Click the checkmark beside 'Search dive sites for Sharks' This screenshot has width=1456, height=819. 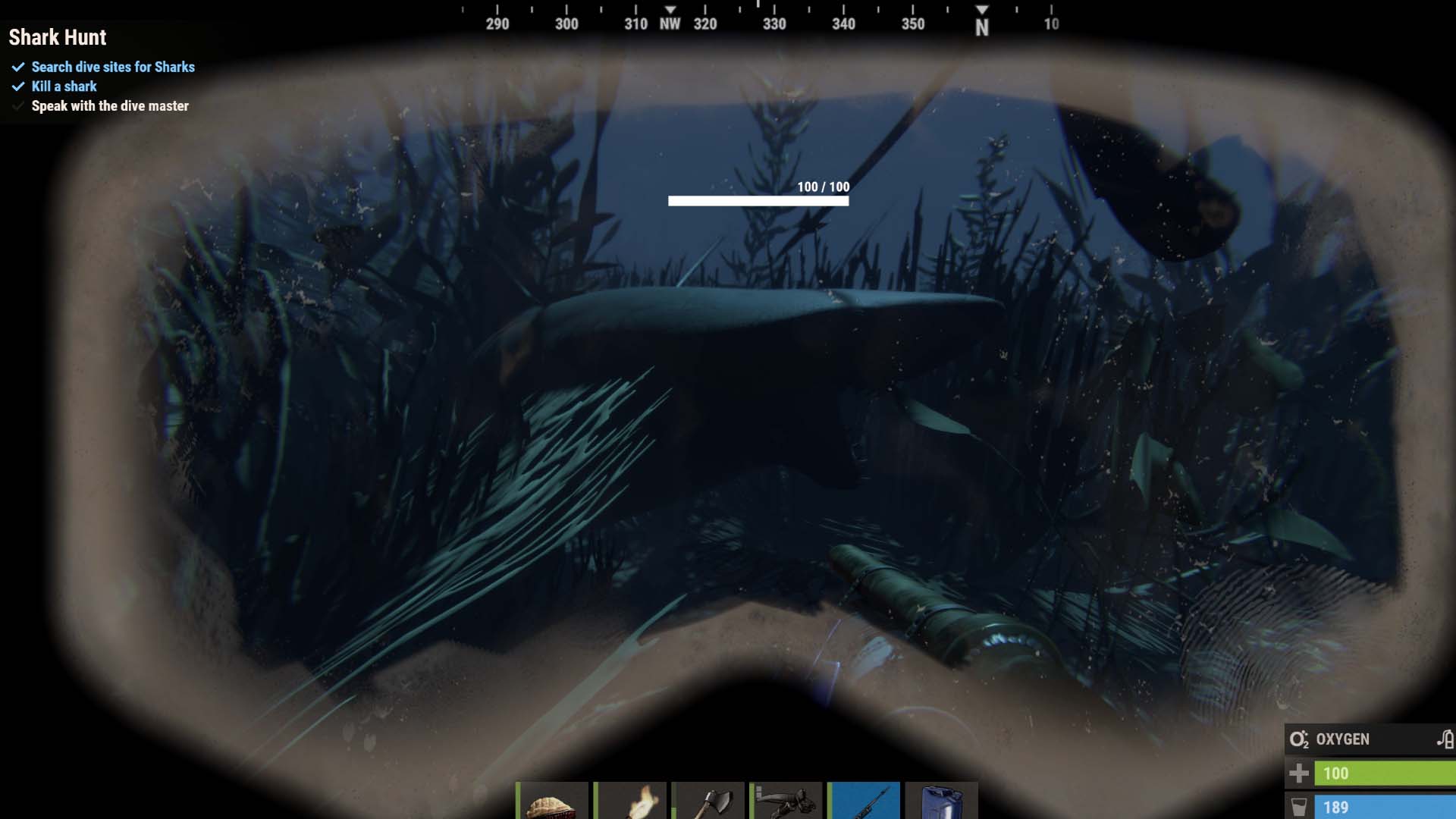[x=17, y=67]
